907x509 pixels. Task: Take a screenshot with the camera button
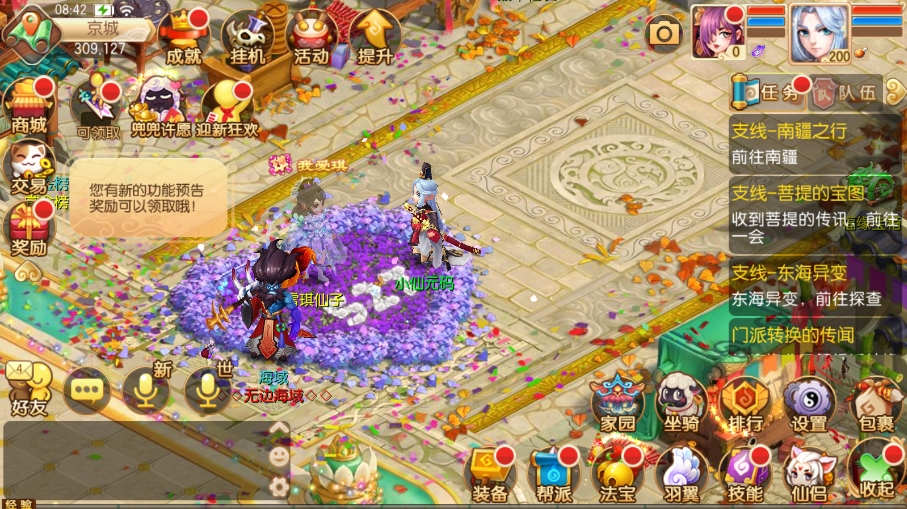coord(664,34)
